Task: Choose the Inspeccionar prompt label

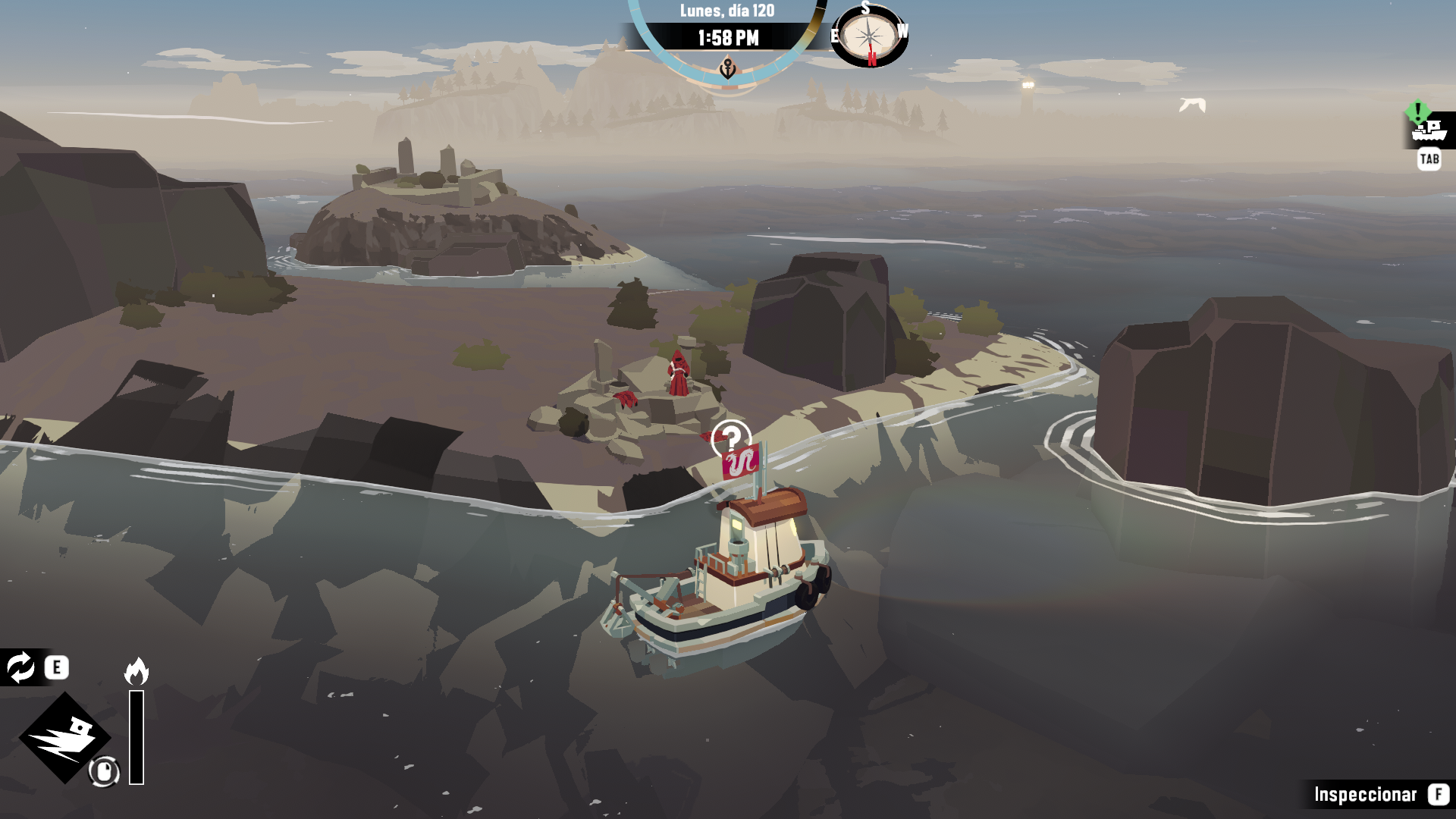Action: 1365,794
